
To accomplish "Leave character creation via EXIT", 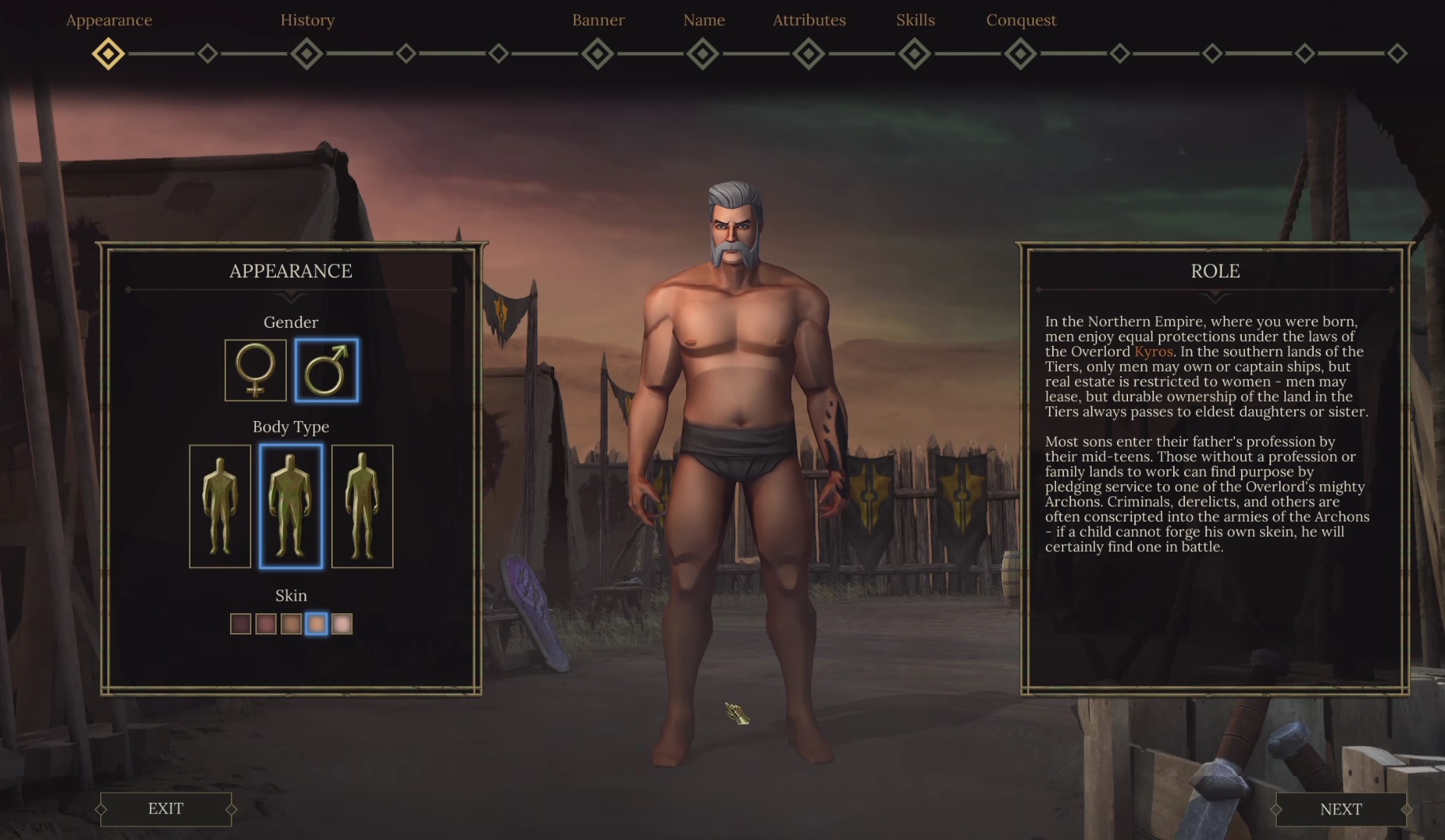I will pyautogui.click(x=165, y=808).
